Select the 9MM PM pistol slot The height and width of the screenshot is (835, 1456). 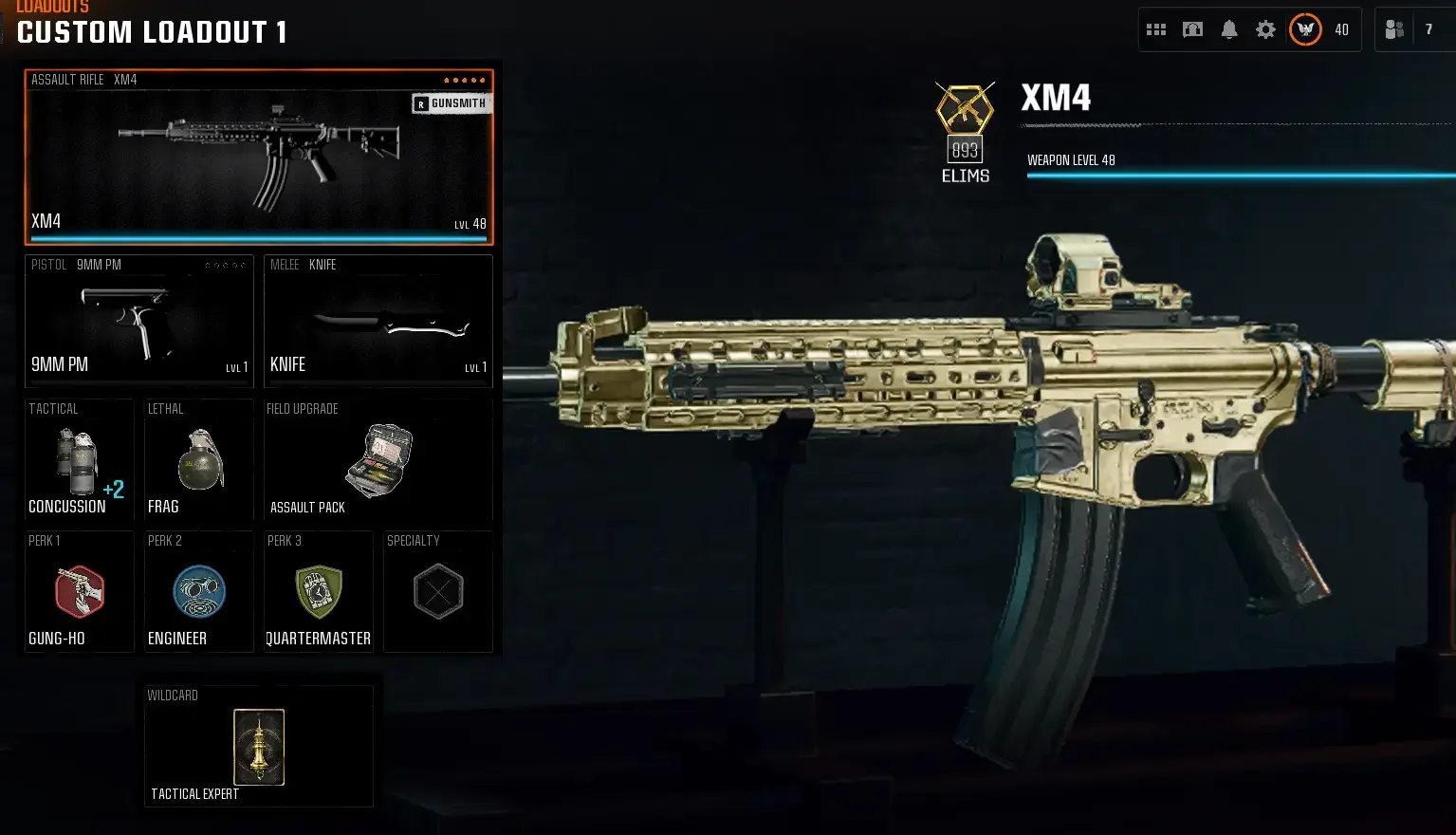138,321
